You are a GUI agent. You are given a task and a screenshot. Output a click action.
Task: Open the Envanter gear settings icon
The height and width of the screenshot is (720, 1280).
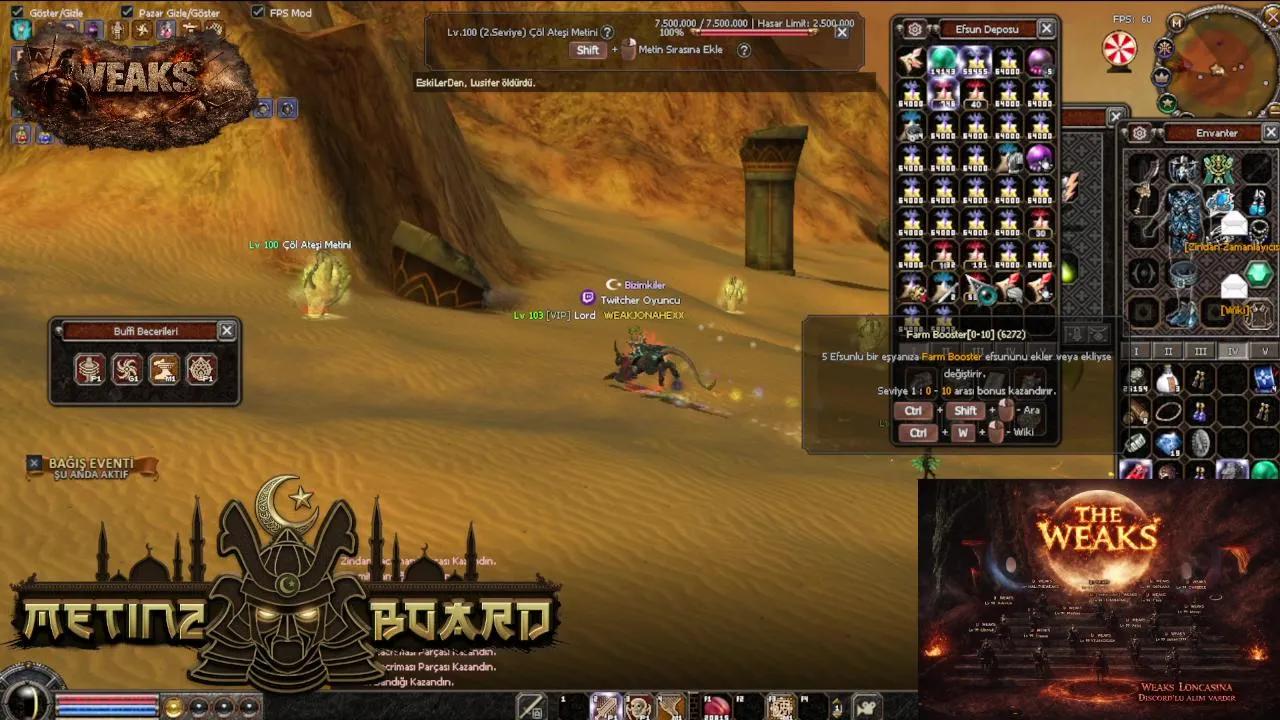(1138, 132)
